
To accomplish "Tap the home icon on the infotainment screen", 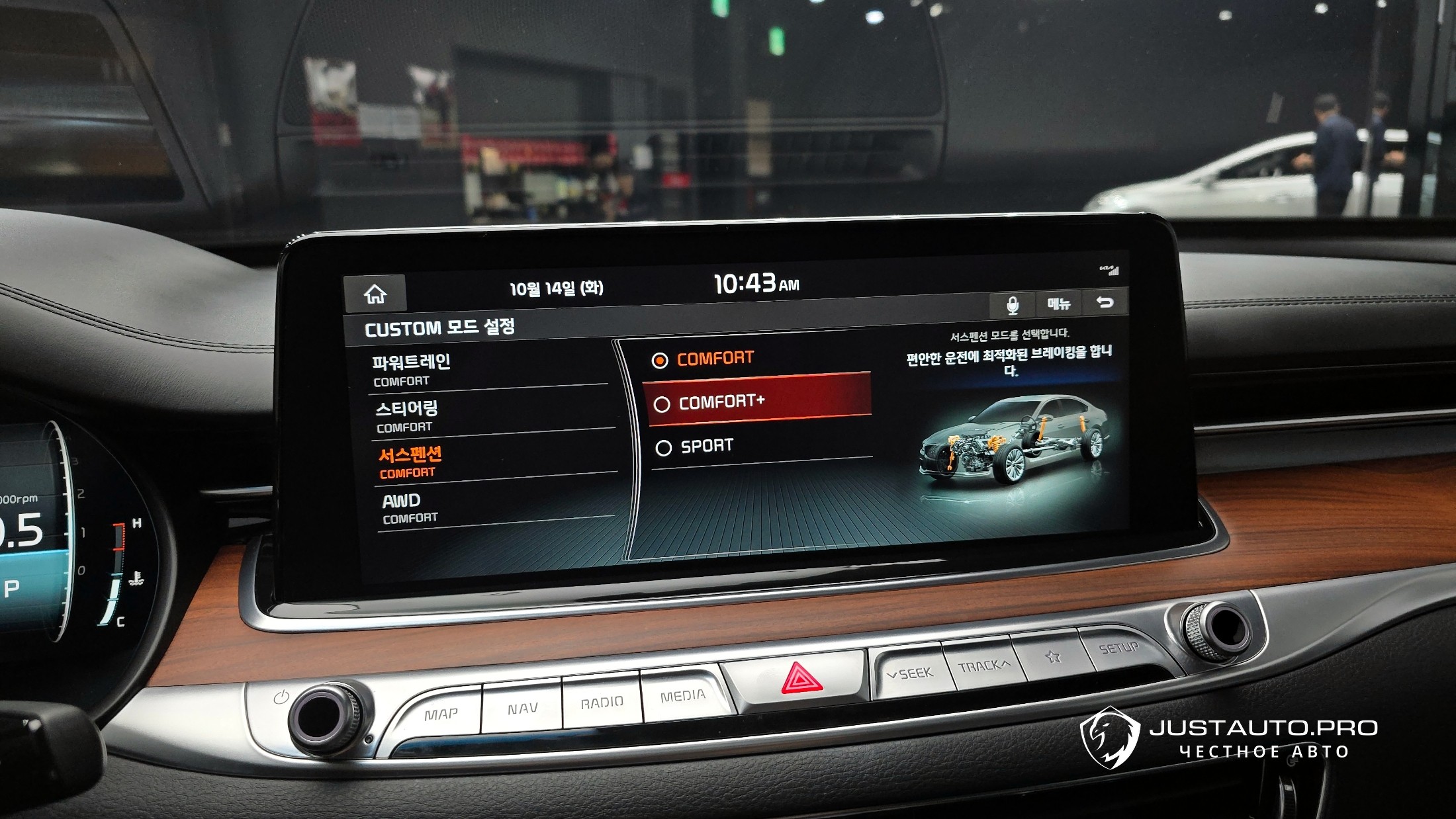I will click(375, 293).
